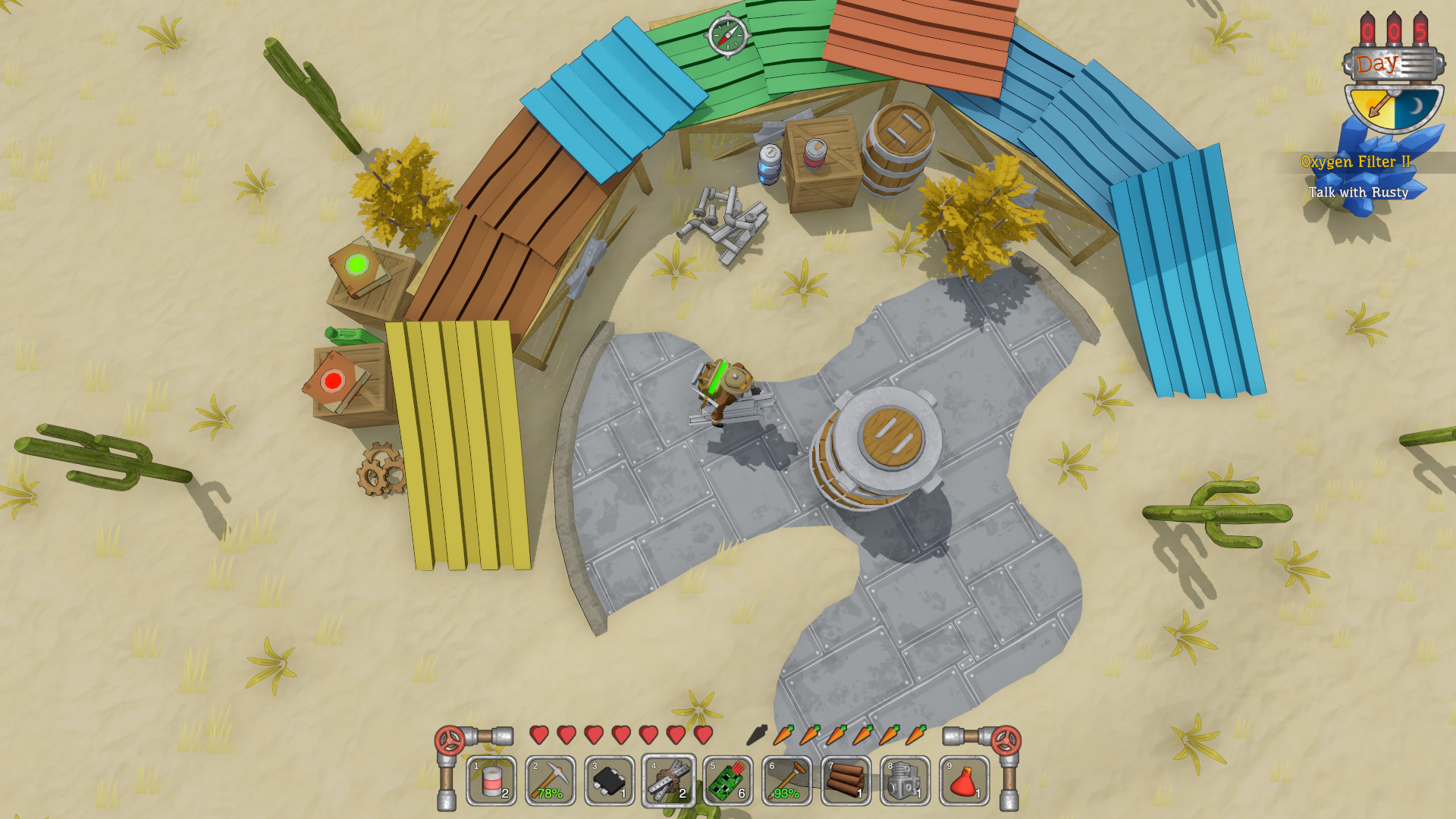The width and height of the screenshot is (1456, 819).
Task: Open the Oxygen Filter II quest tracker
Action: coord(1355,162)
